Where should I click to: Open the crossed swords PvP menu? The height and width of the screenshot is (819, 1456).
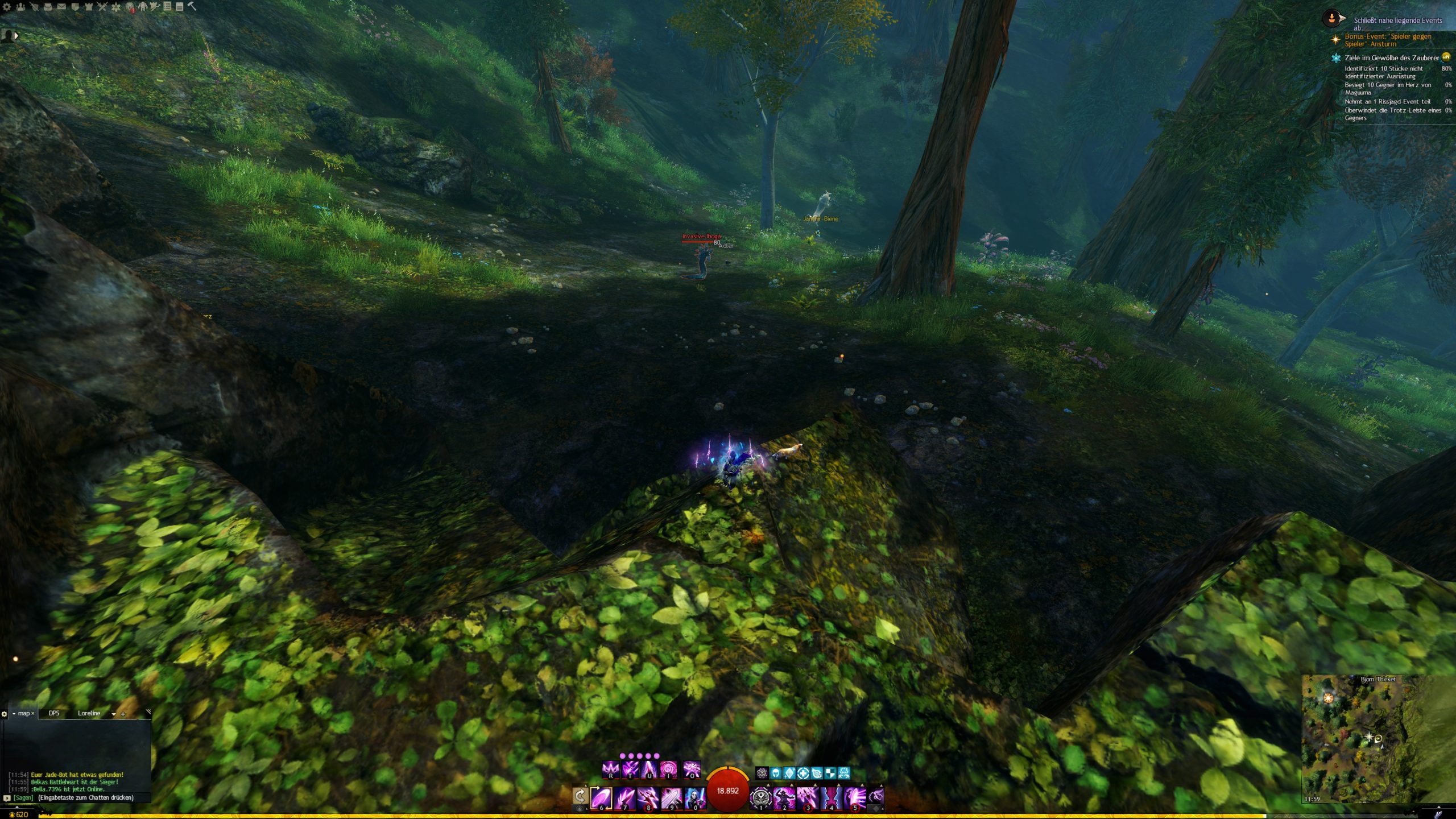[102, 7]
